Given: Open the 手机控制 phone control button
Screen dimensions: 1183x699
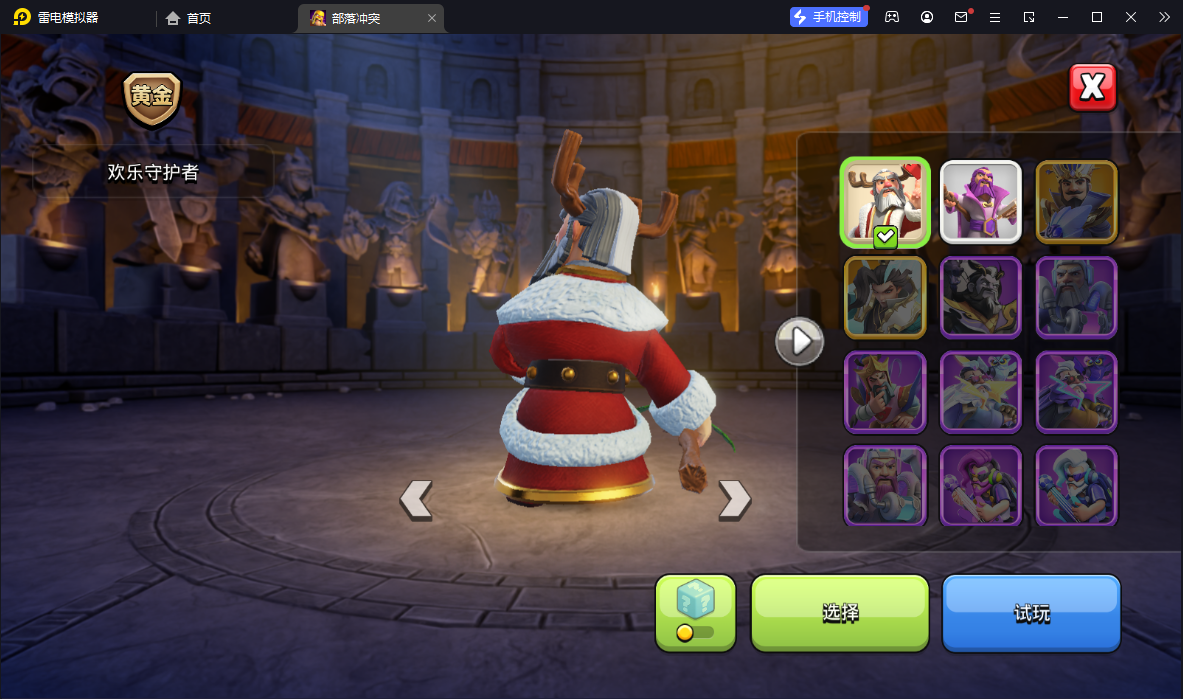Looking at the screenshot, I should click(x=828, y=17).
